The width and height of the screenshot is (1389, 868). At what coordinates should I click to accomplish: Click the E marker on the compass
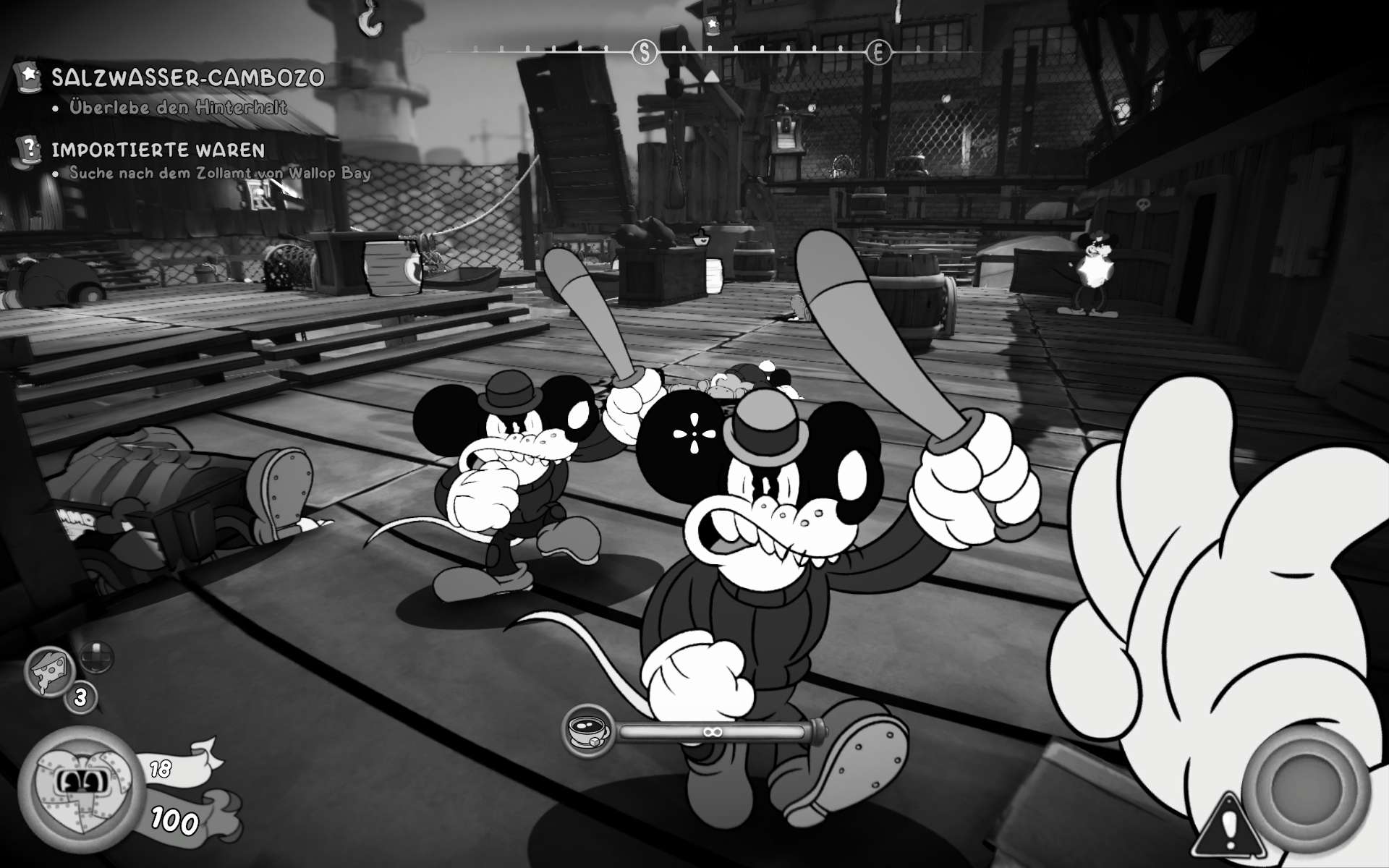[878, 52]
